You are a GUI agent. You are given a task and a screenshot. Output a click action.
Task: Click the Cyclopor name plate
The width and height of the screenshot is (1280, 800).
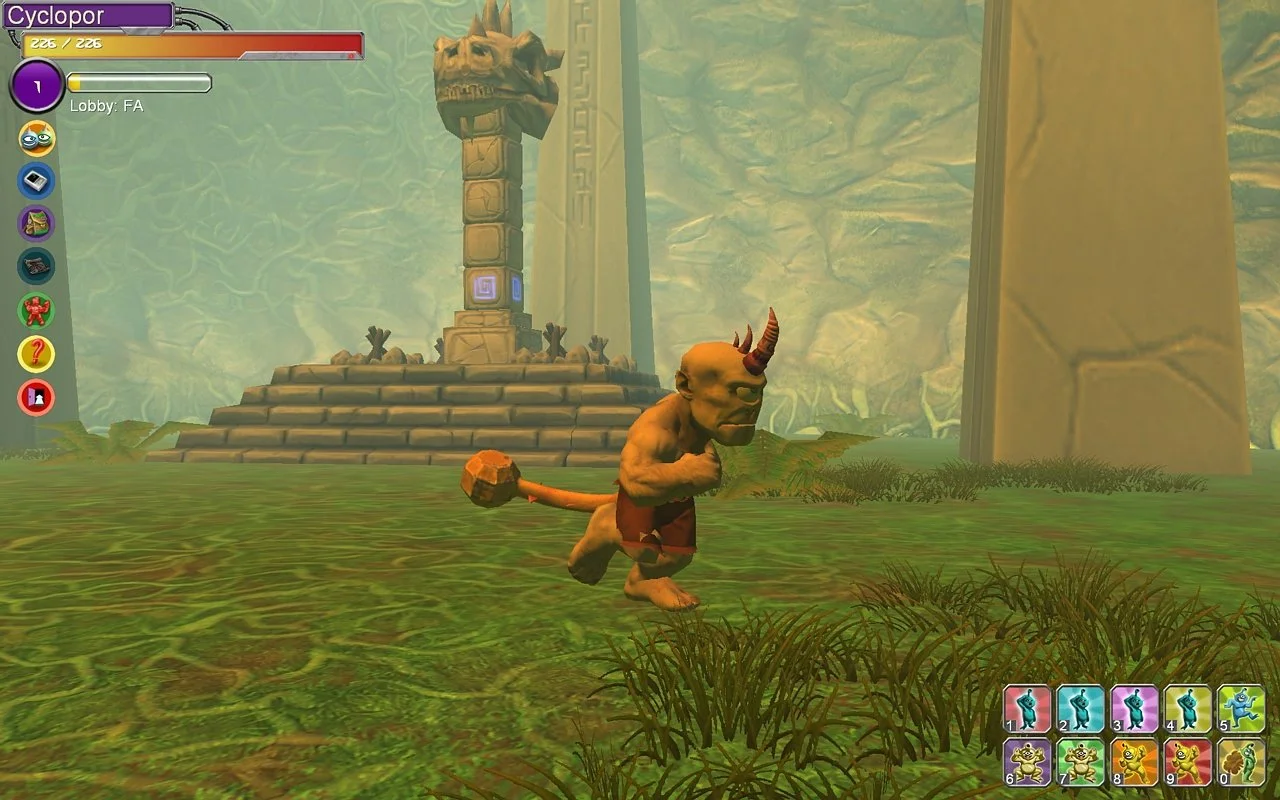(x=88, y=16)
